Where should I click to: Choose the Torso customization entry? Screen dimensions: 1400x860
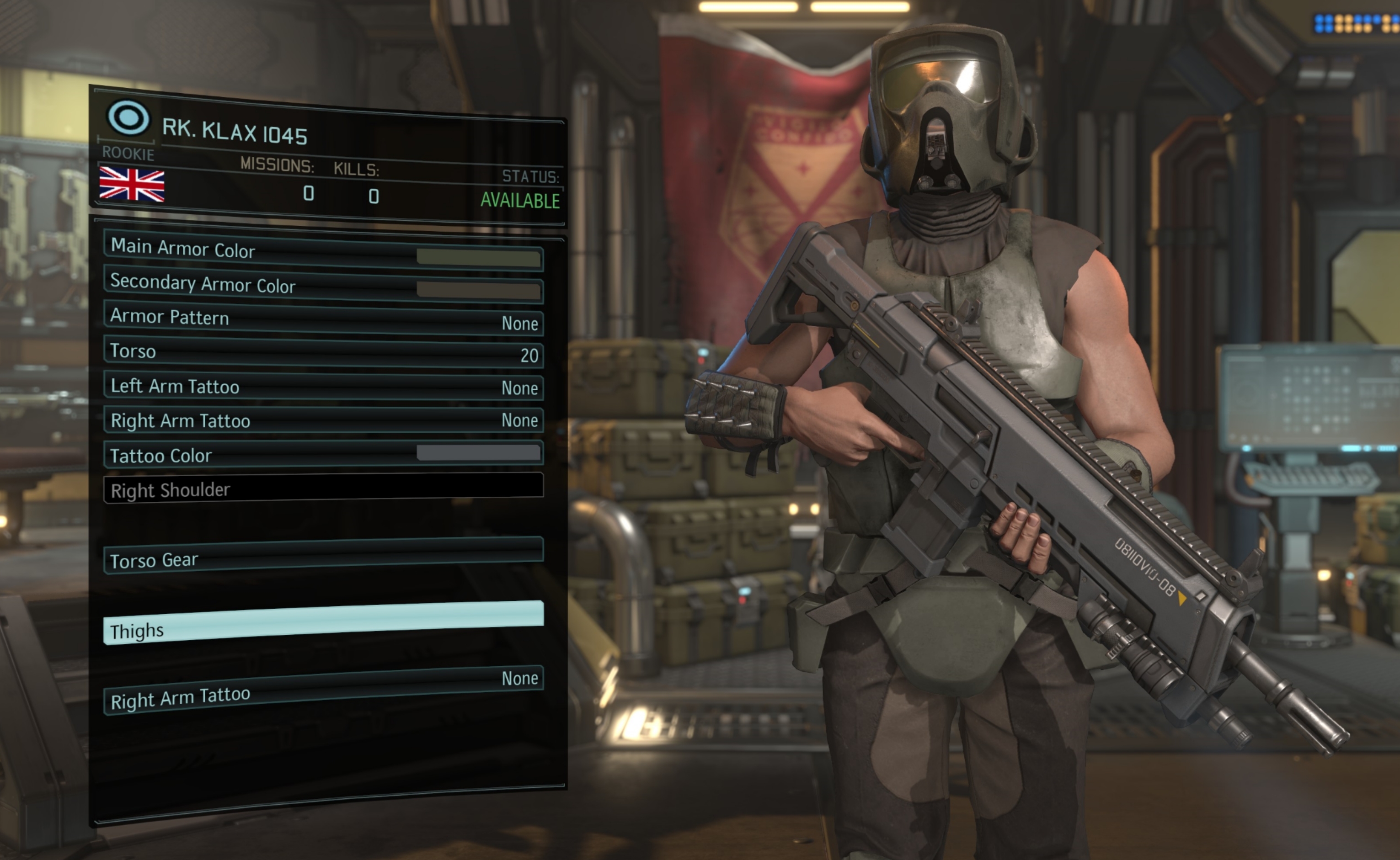pyautogui.click(x=323, y=353)
